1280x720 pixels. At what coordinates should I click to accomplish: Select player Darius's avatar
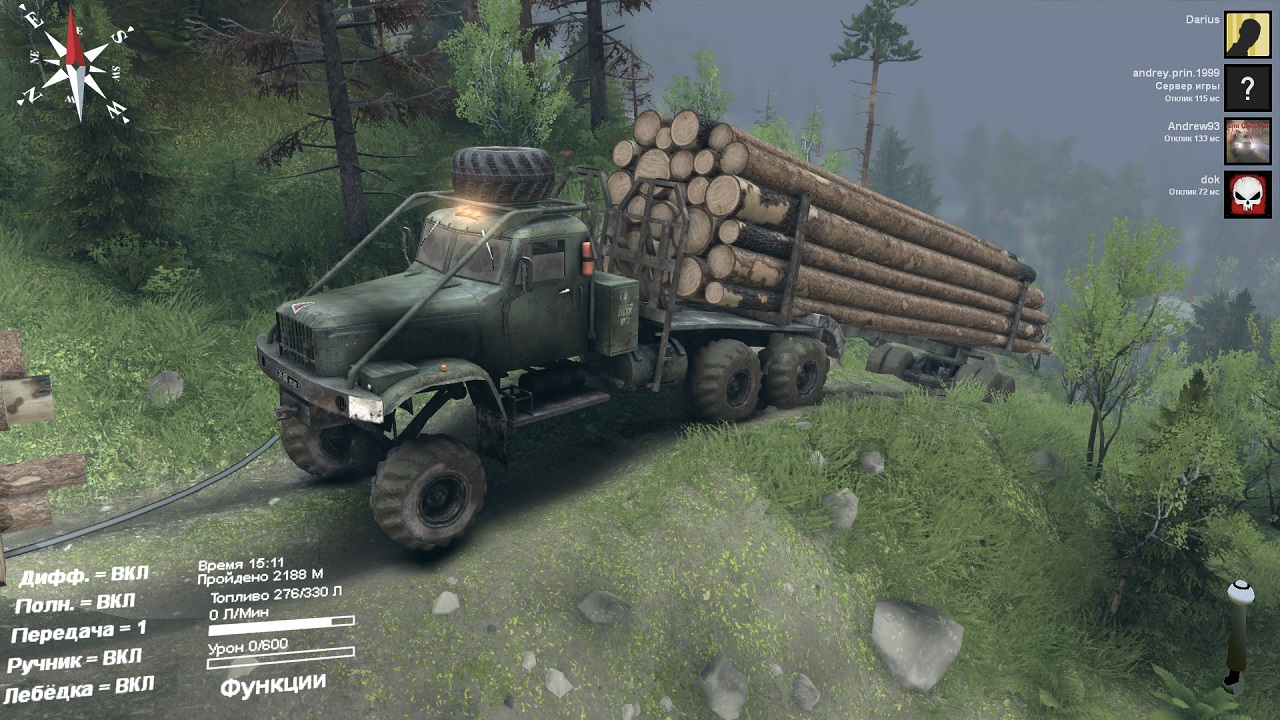[1247, 35]
